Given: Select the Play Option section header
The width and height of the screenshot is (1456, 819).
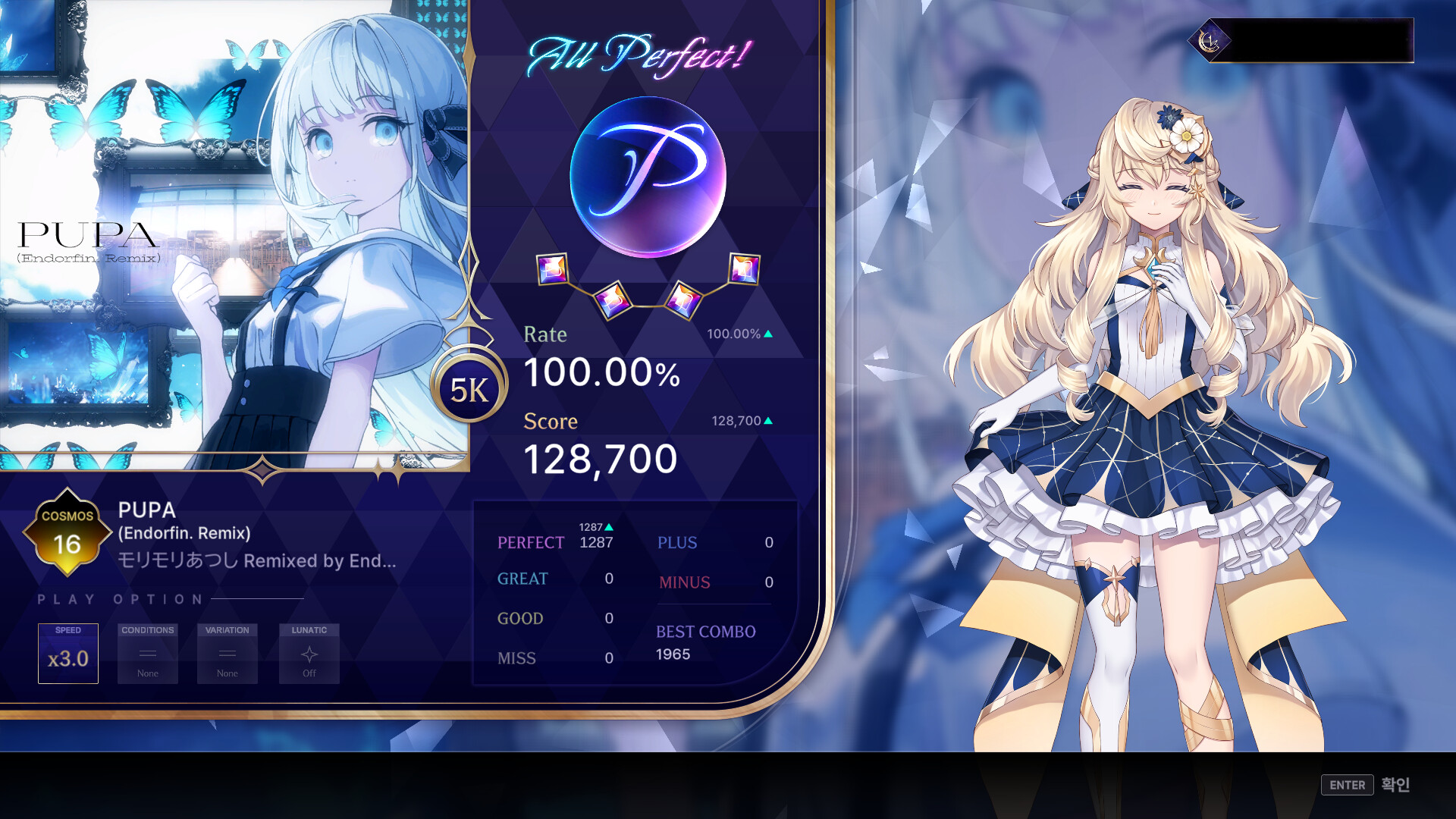Looking at the screenshot, I should tap(119, 599).
